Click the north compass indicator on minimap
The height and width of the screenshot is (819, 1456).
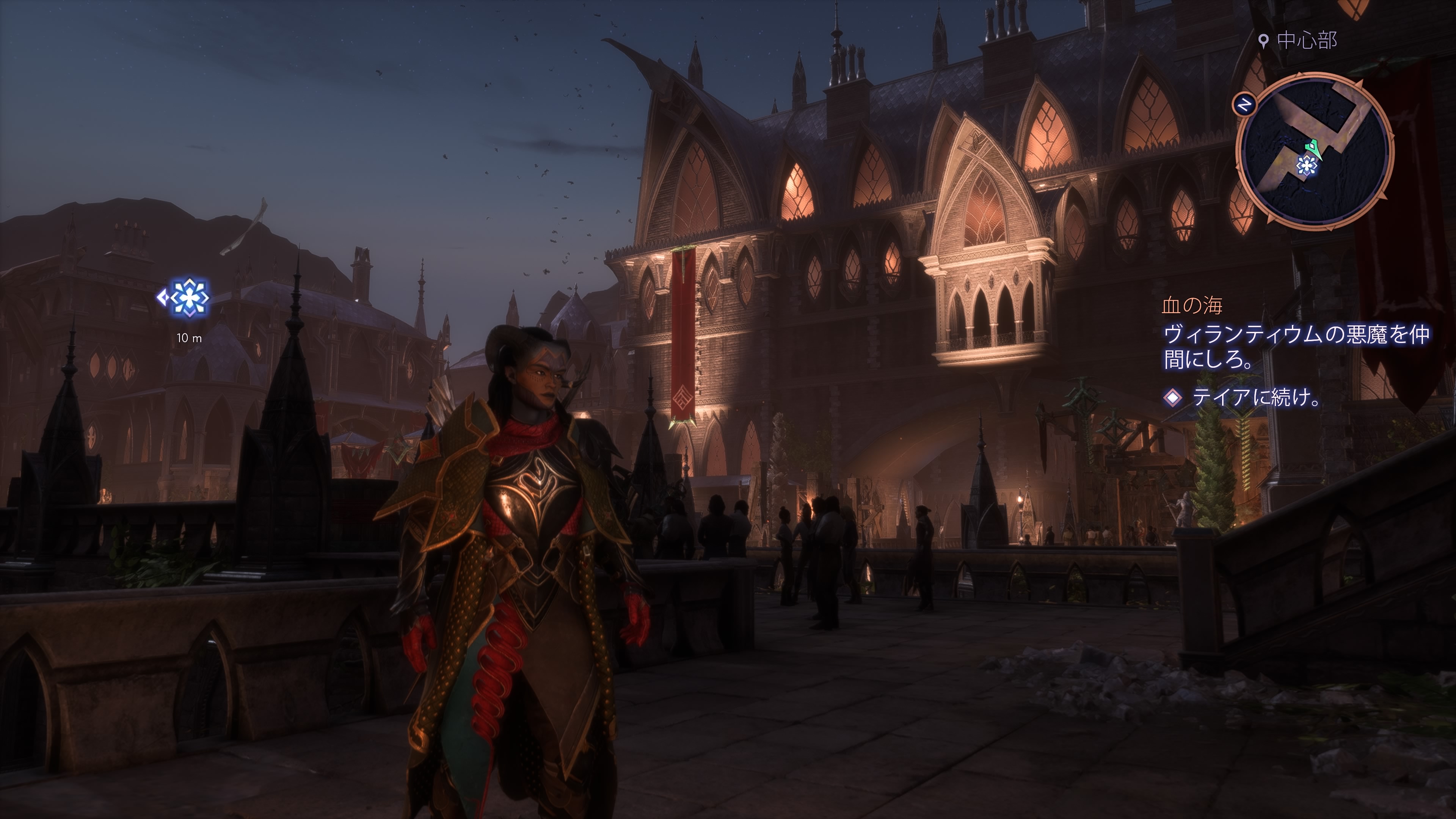click(x=1244, y=105)
